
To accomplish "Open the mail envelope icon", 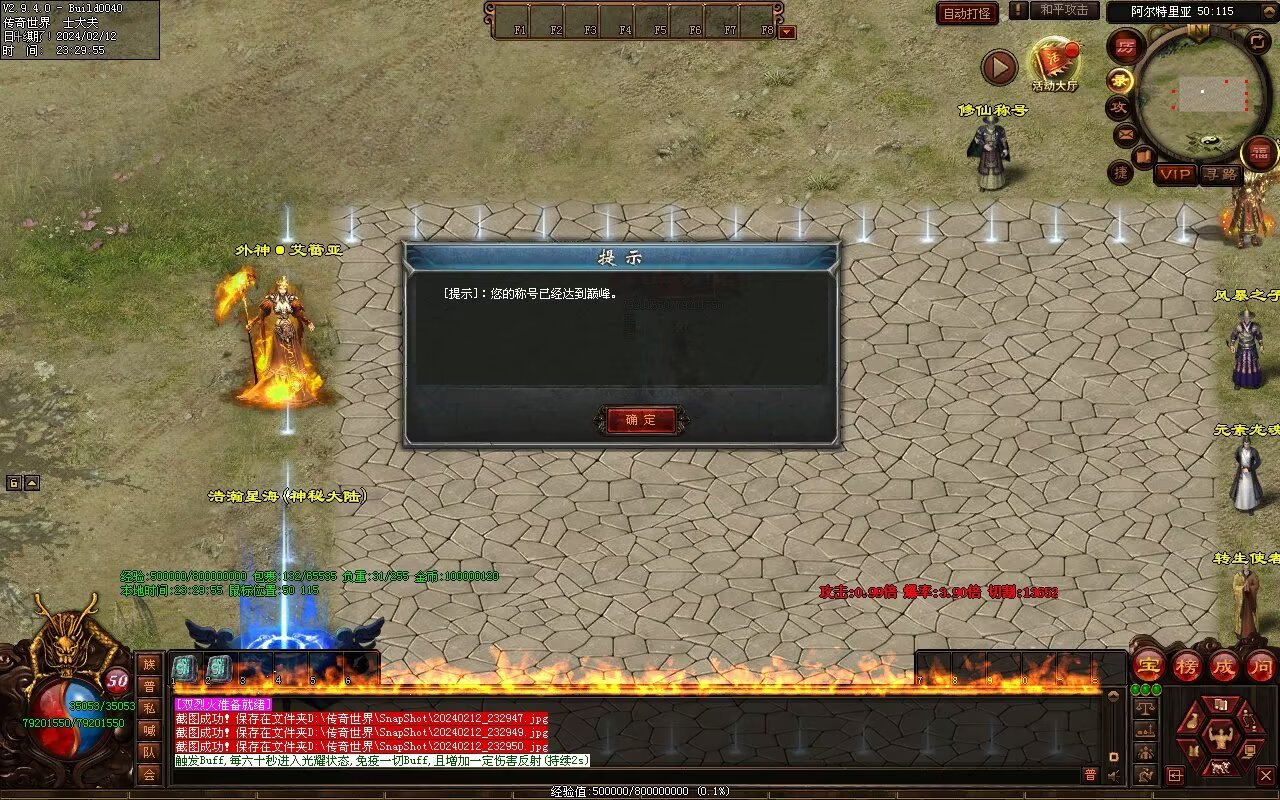I will pyautogui.click(x=1125, y=133).
